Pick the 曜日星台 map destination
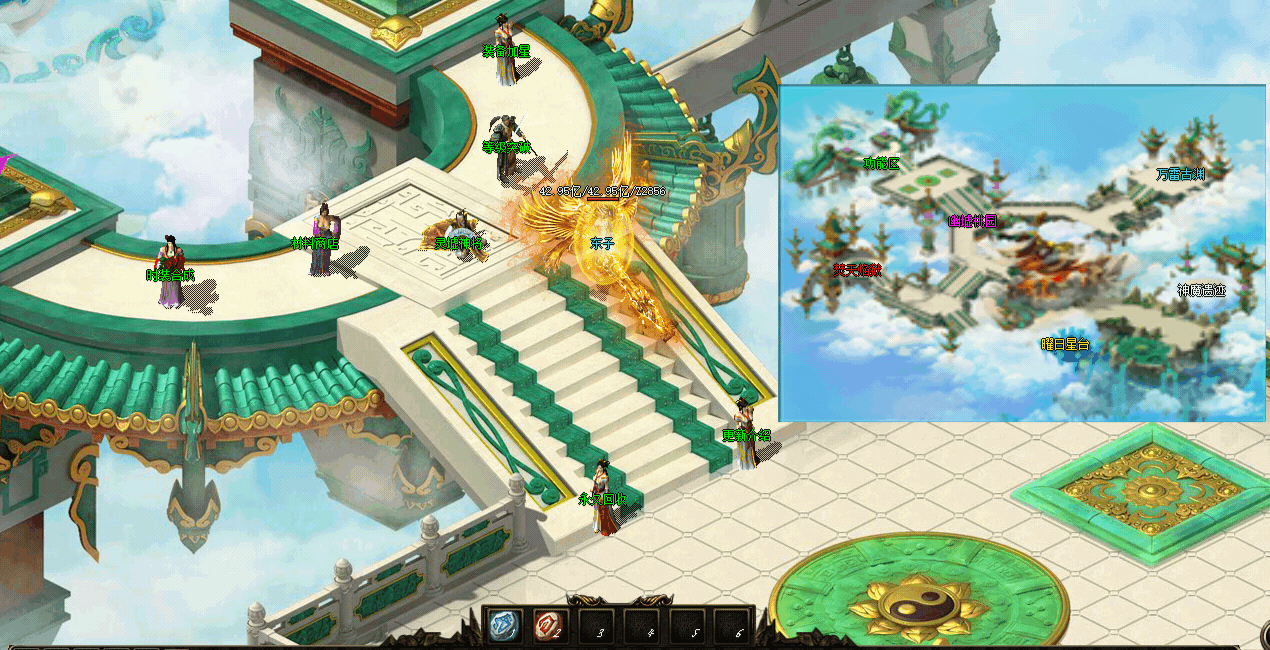The height and width of the screenshot is (650, 1270). (x=1064, y=344)
